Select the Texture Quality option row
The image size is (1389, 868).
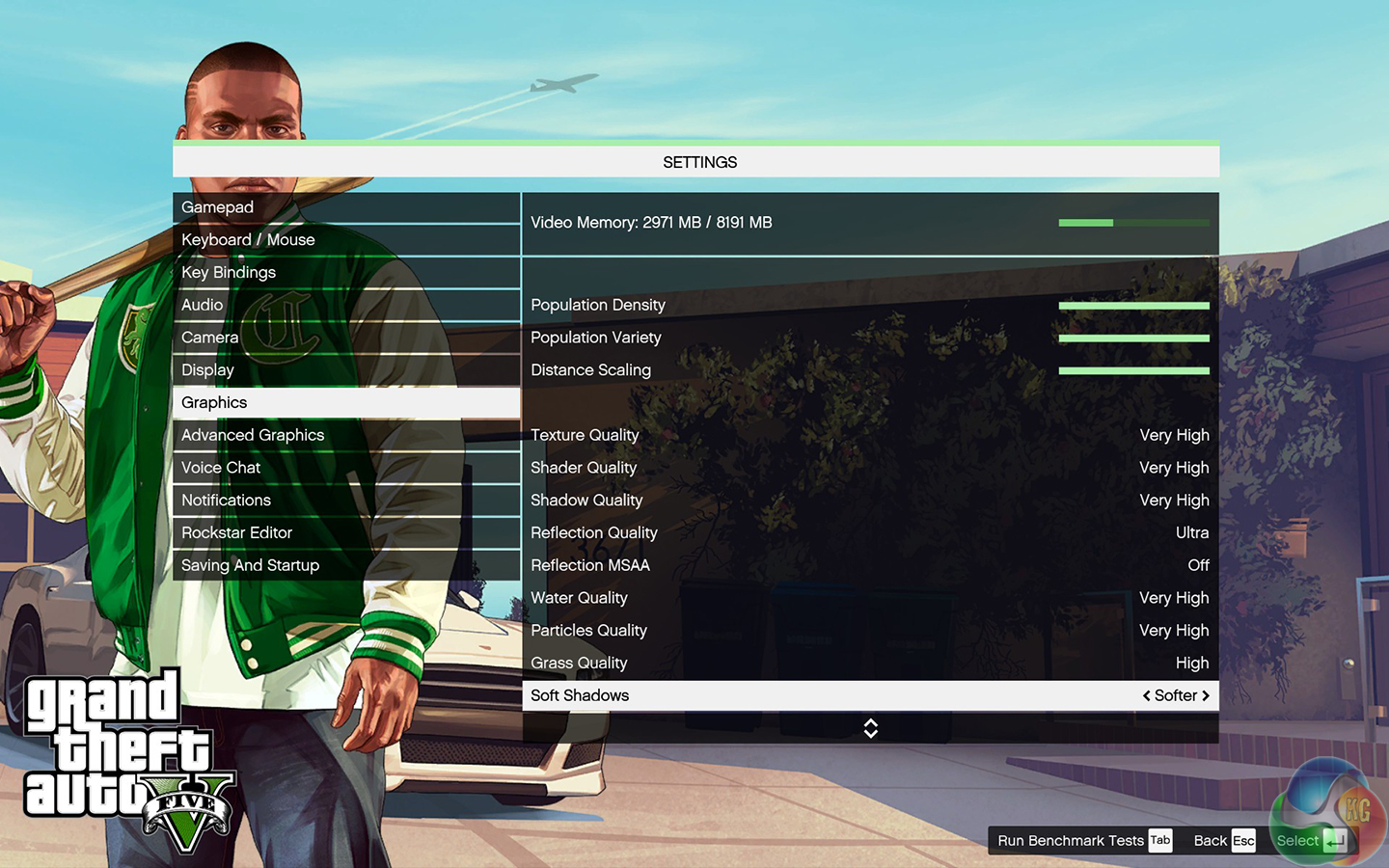(x=869, y=435)
